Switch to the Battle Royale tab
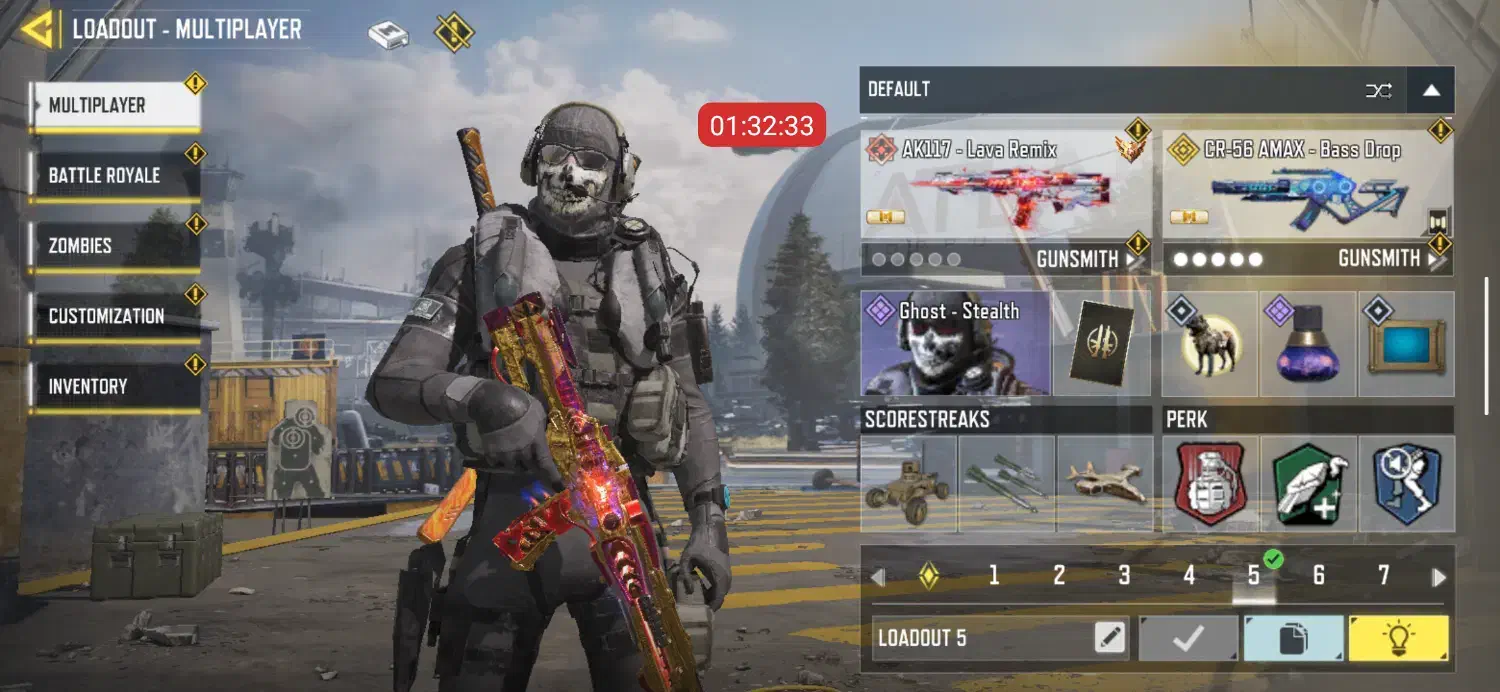 click(x=114, y=176)
